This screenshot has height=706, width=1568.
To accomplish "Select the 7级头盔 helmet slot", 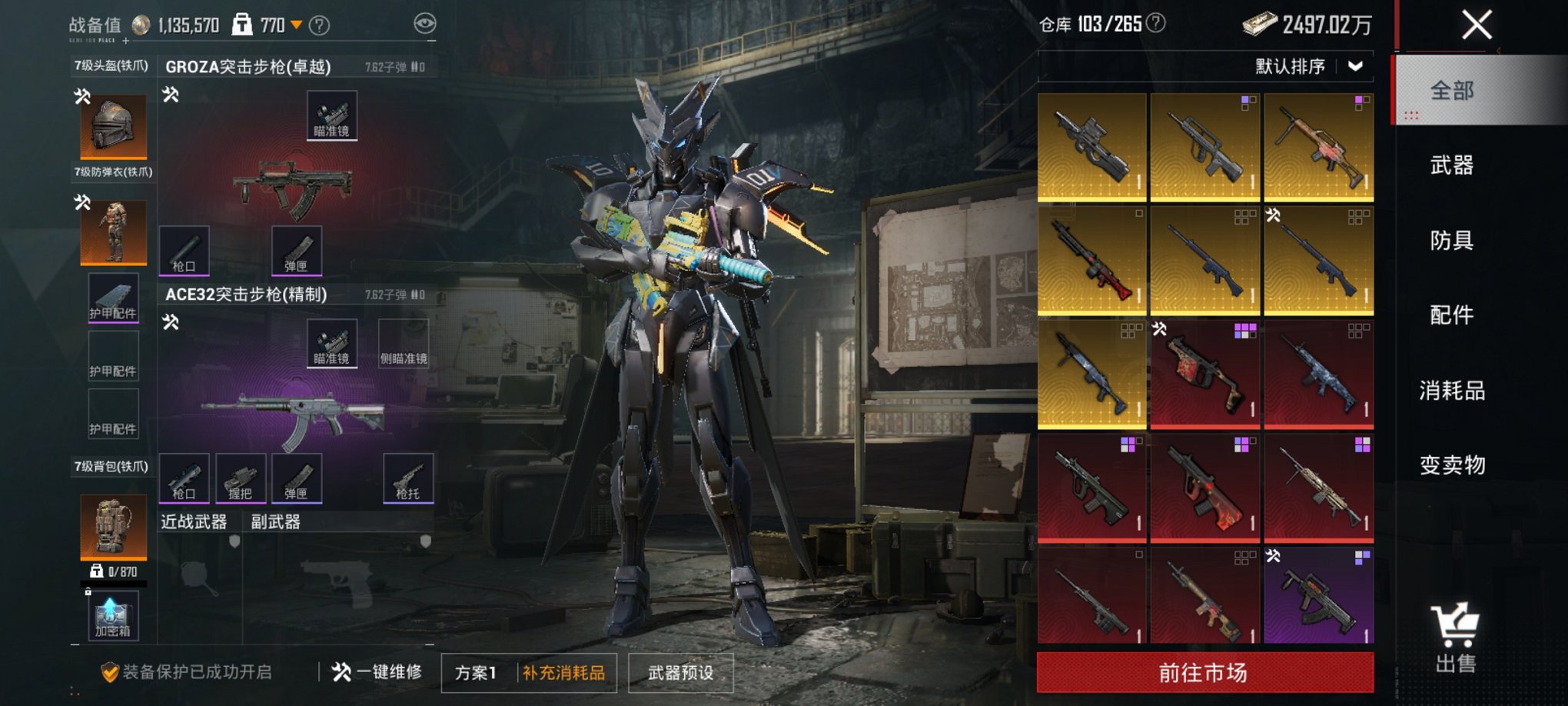I will [114, 126].
